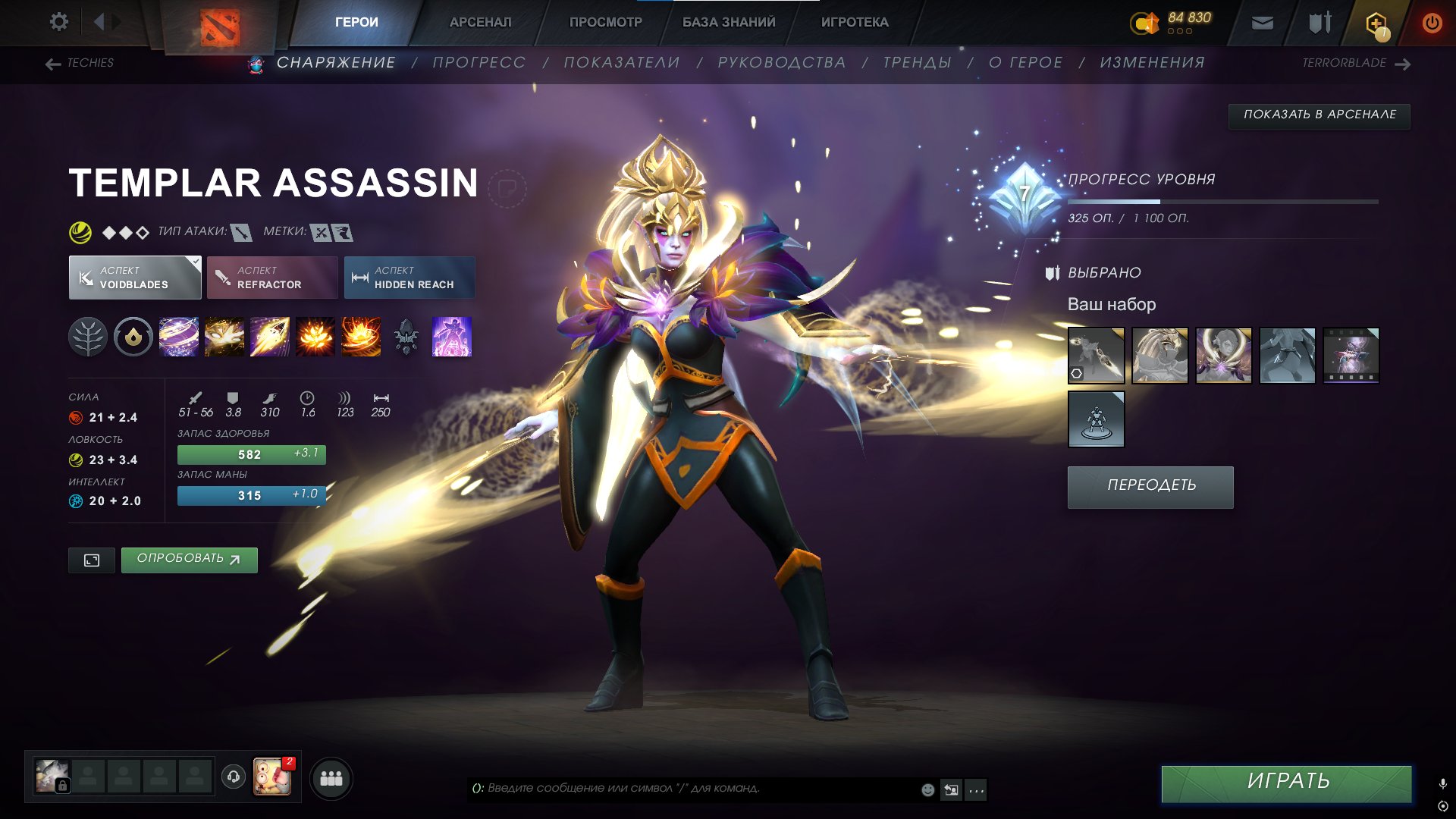
Task: Switch to the Показатели section
Action: click(x=621, y=63)
